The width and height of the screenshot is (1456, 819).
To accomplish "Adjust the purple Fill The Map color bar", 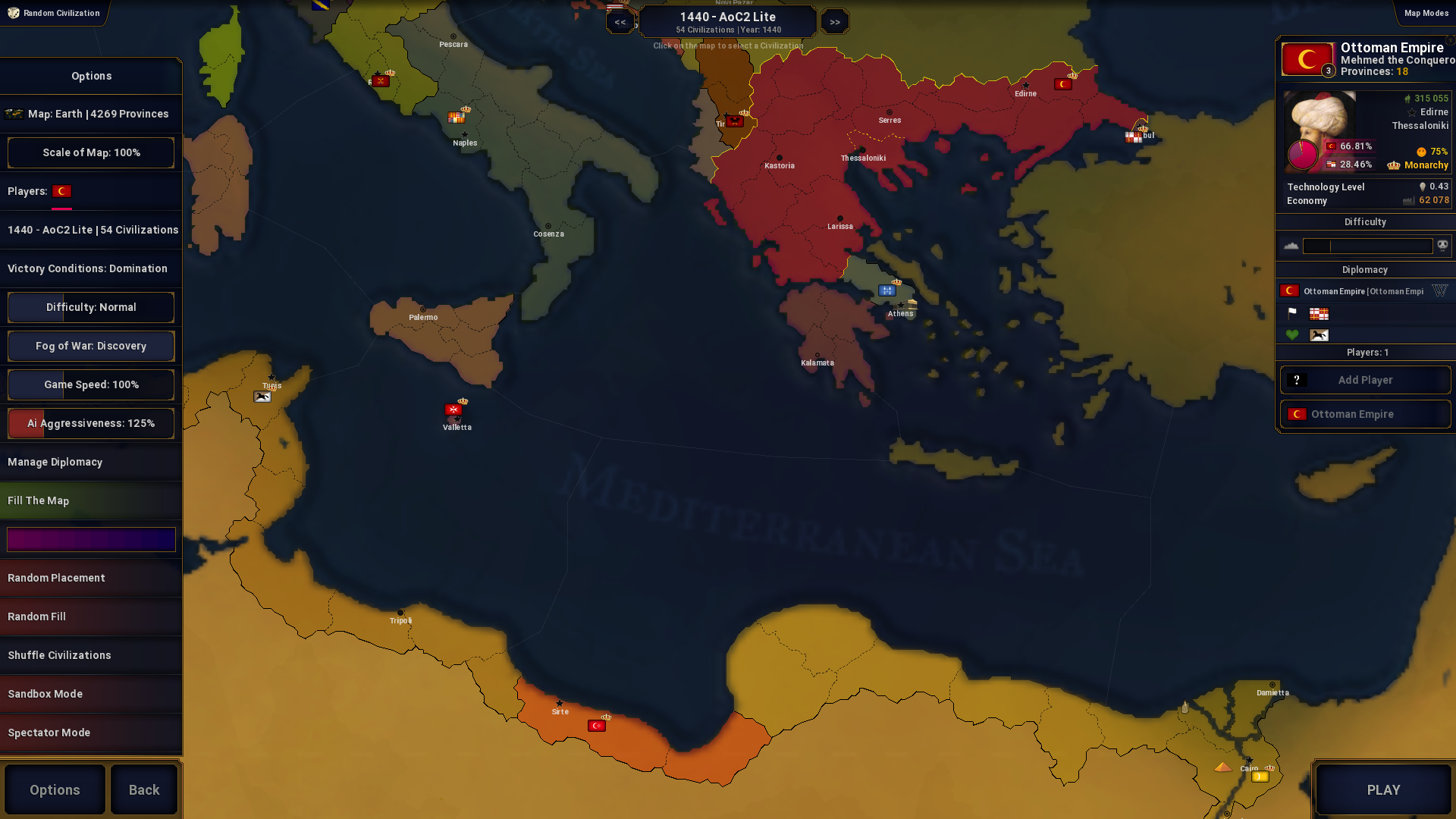I will tap(91, 539).
